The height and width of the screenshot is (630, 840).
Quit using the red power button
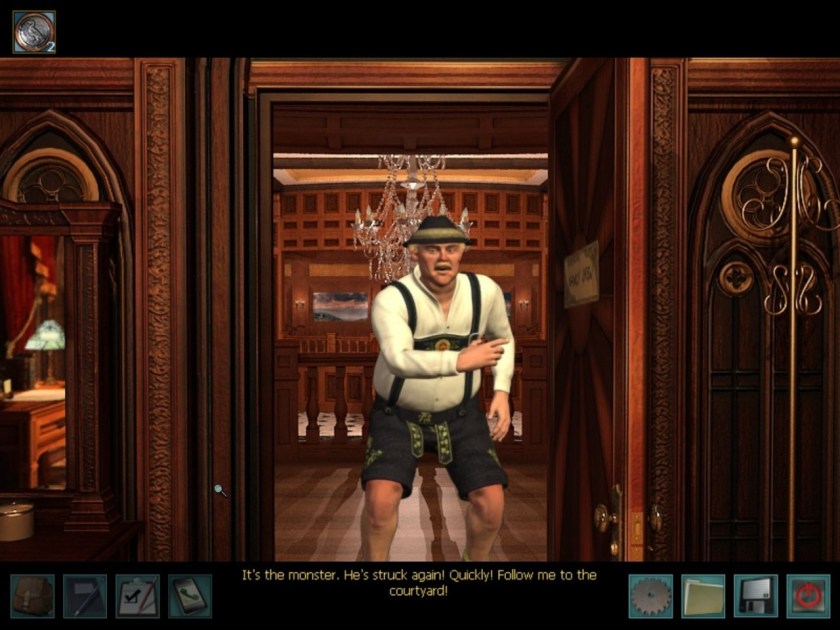pos(807,596)
